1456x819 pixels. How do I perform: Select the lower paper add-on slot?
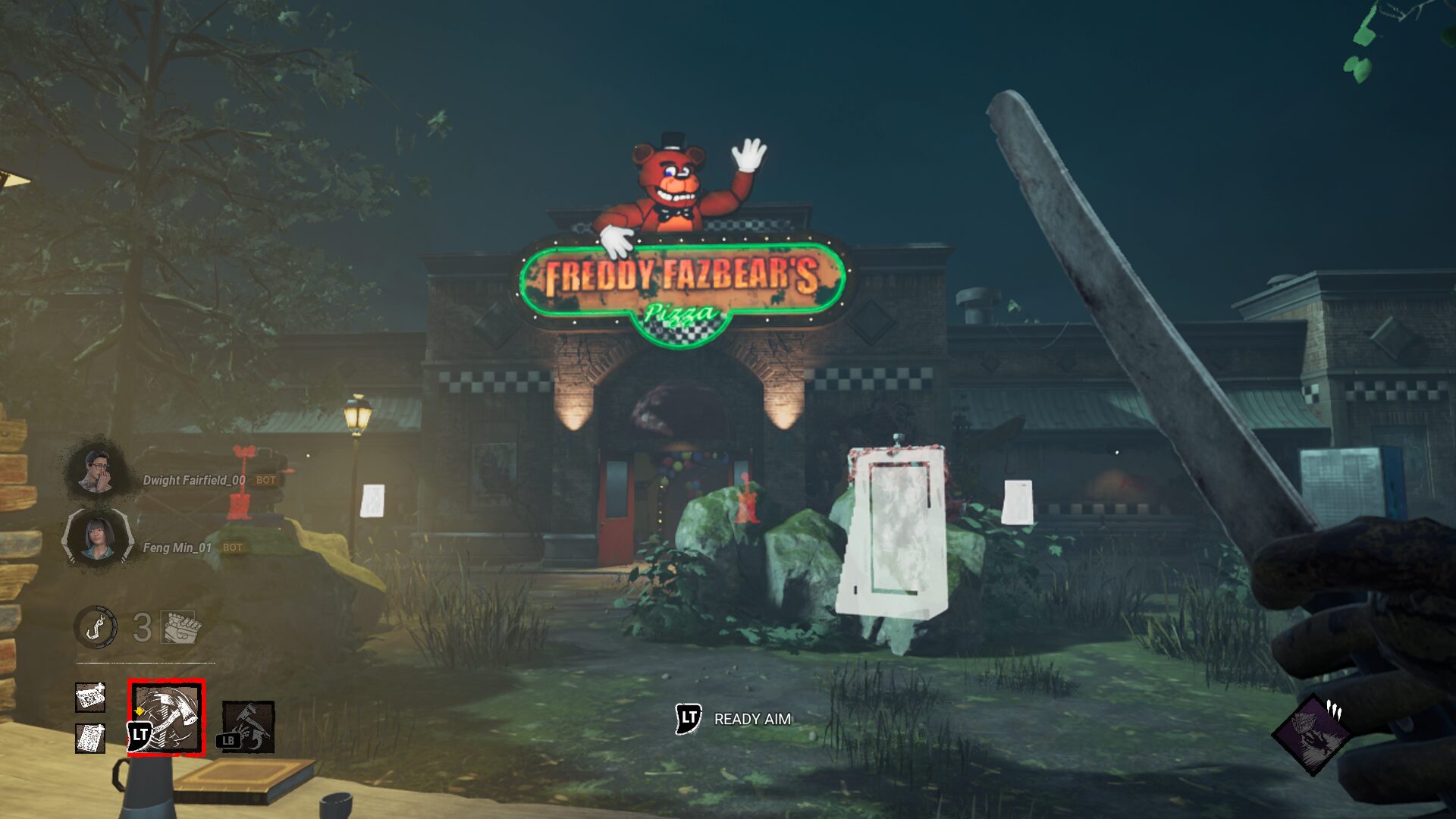[90, 738]
